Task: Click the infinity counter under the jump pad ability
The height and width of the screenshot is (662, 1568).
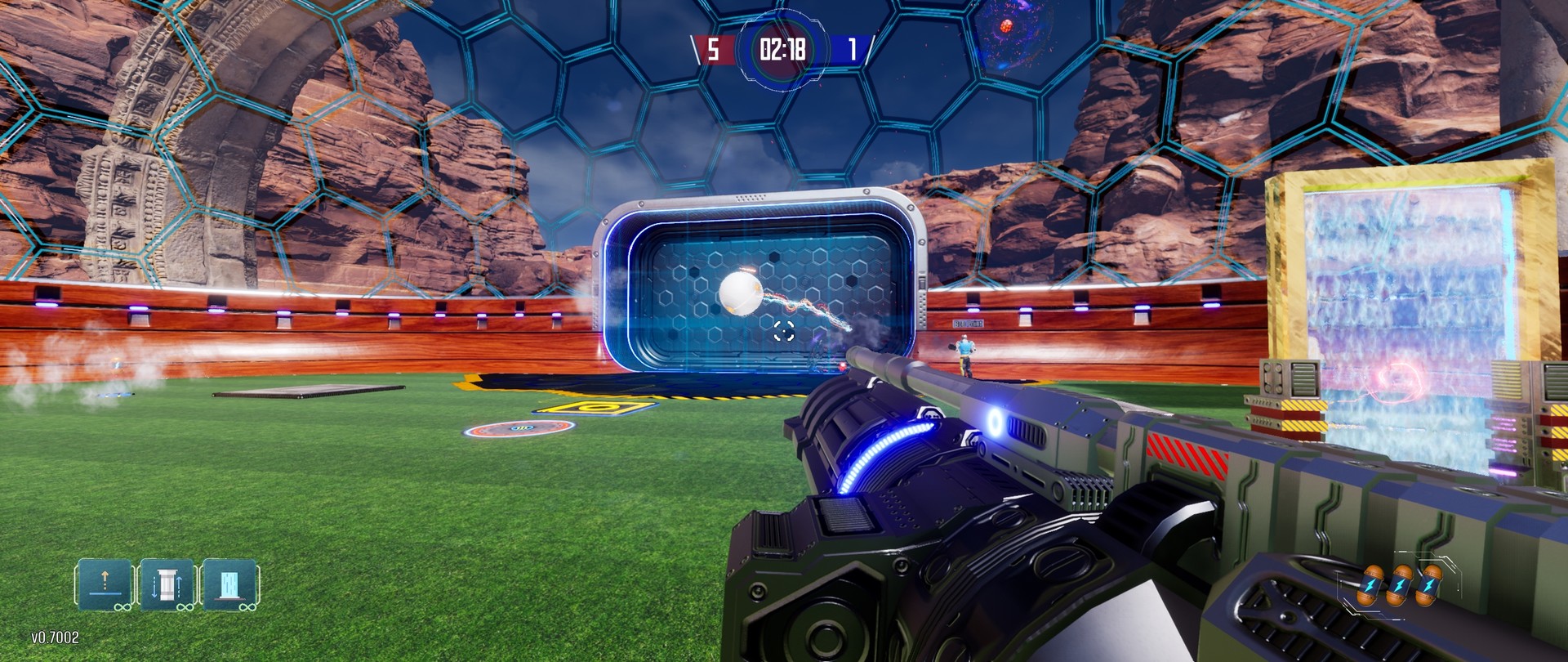Action: pyautogui.click(x=122, y=609)
